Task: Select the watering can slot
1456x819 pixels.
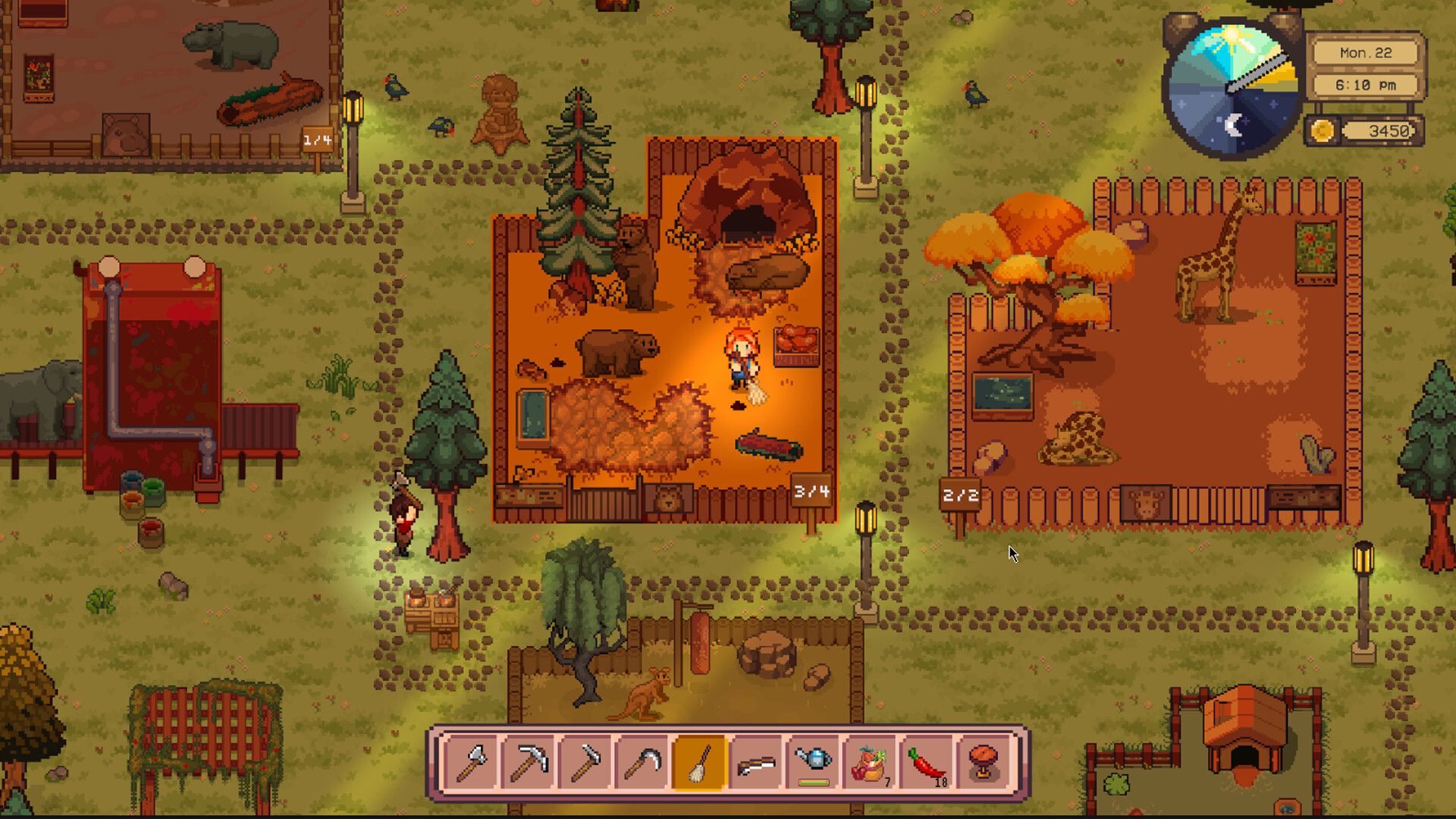Action: point(814,762)
